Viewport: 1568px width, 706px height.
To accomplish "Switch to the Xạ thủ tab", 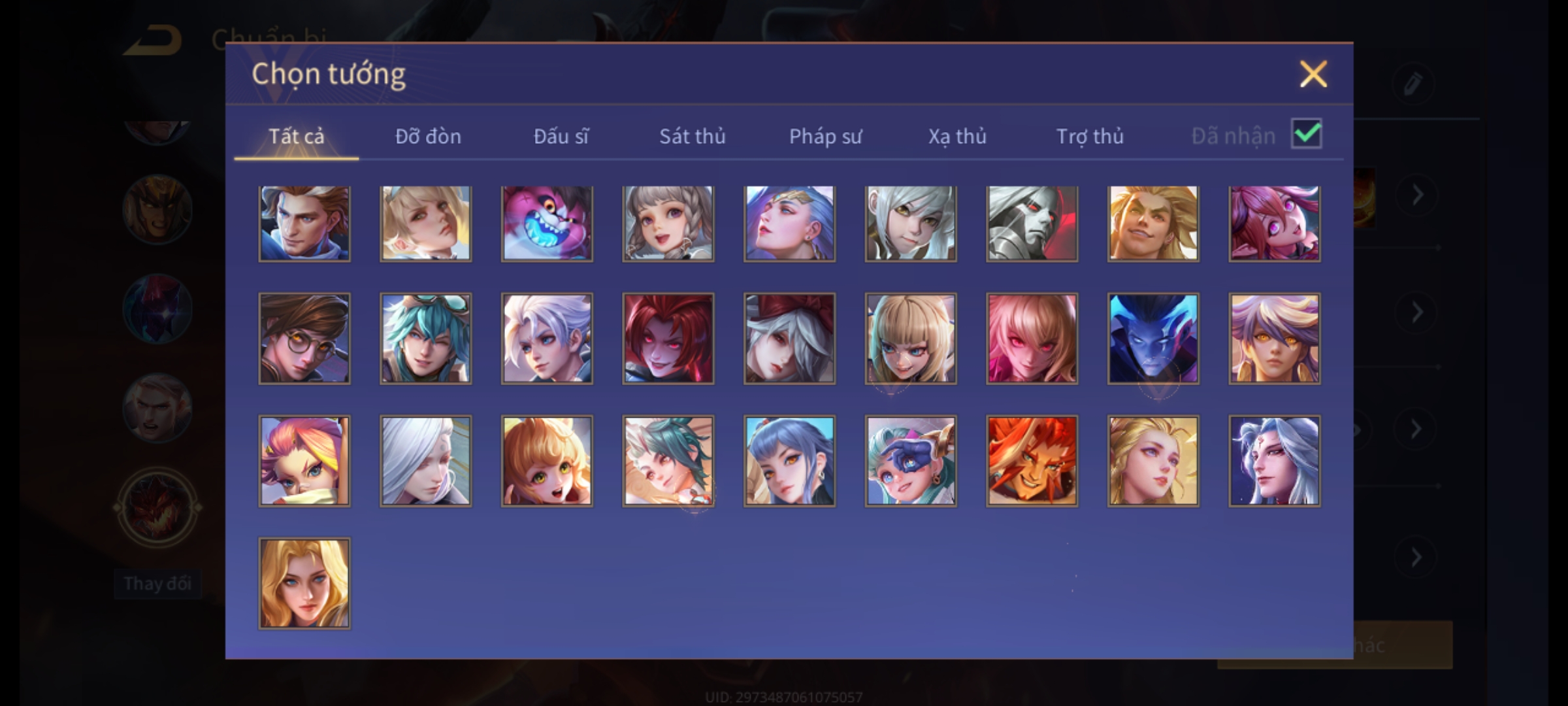I will (x=957, y=136).
